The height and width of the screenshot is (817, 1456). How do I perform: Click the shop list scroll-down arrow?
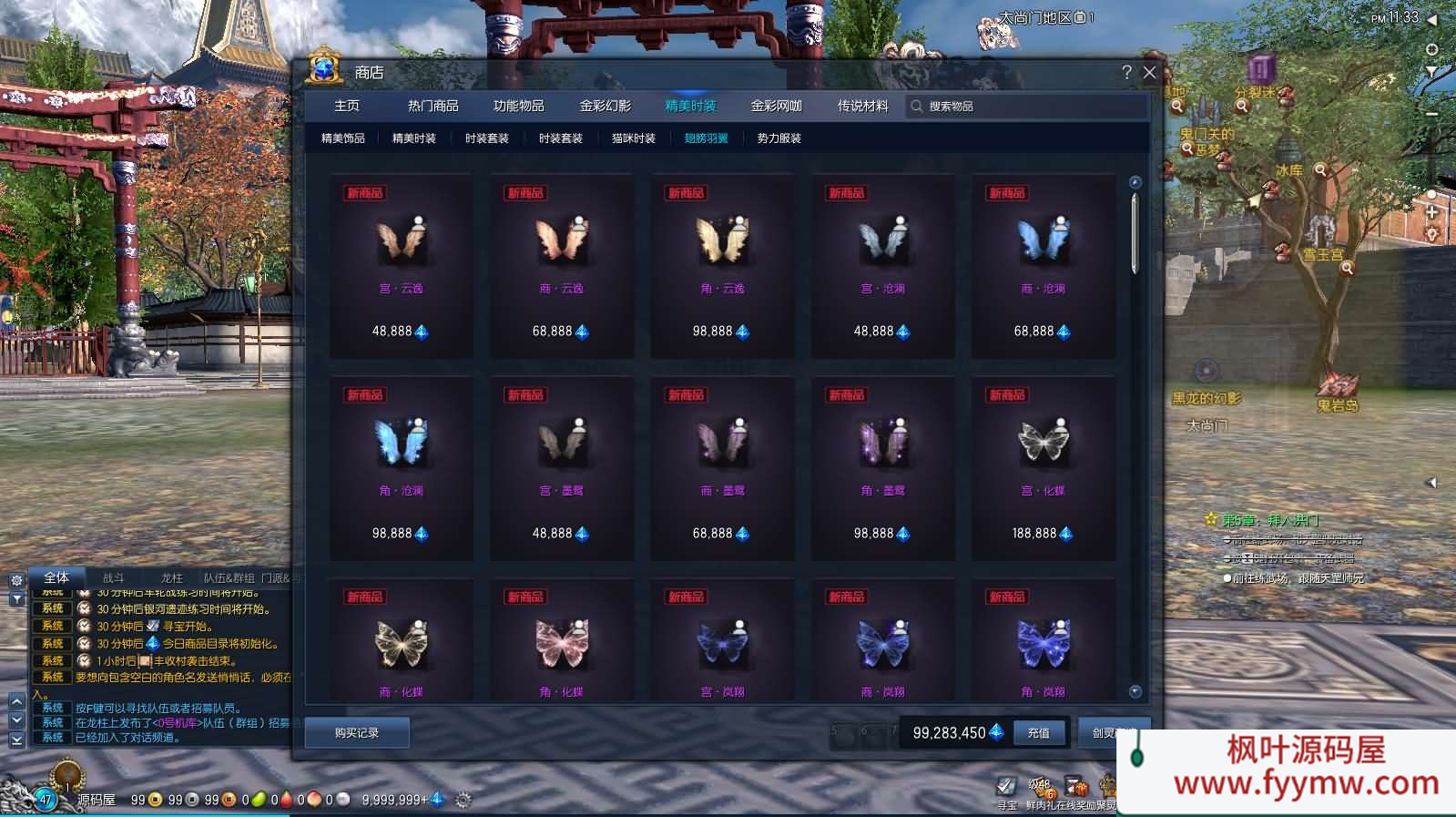click(x=1135, y=691)
